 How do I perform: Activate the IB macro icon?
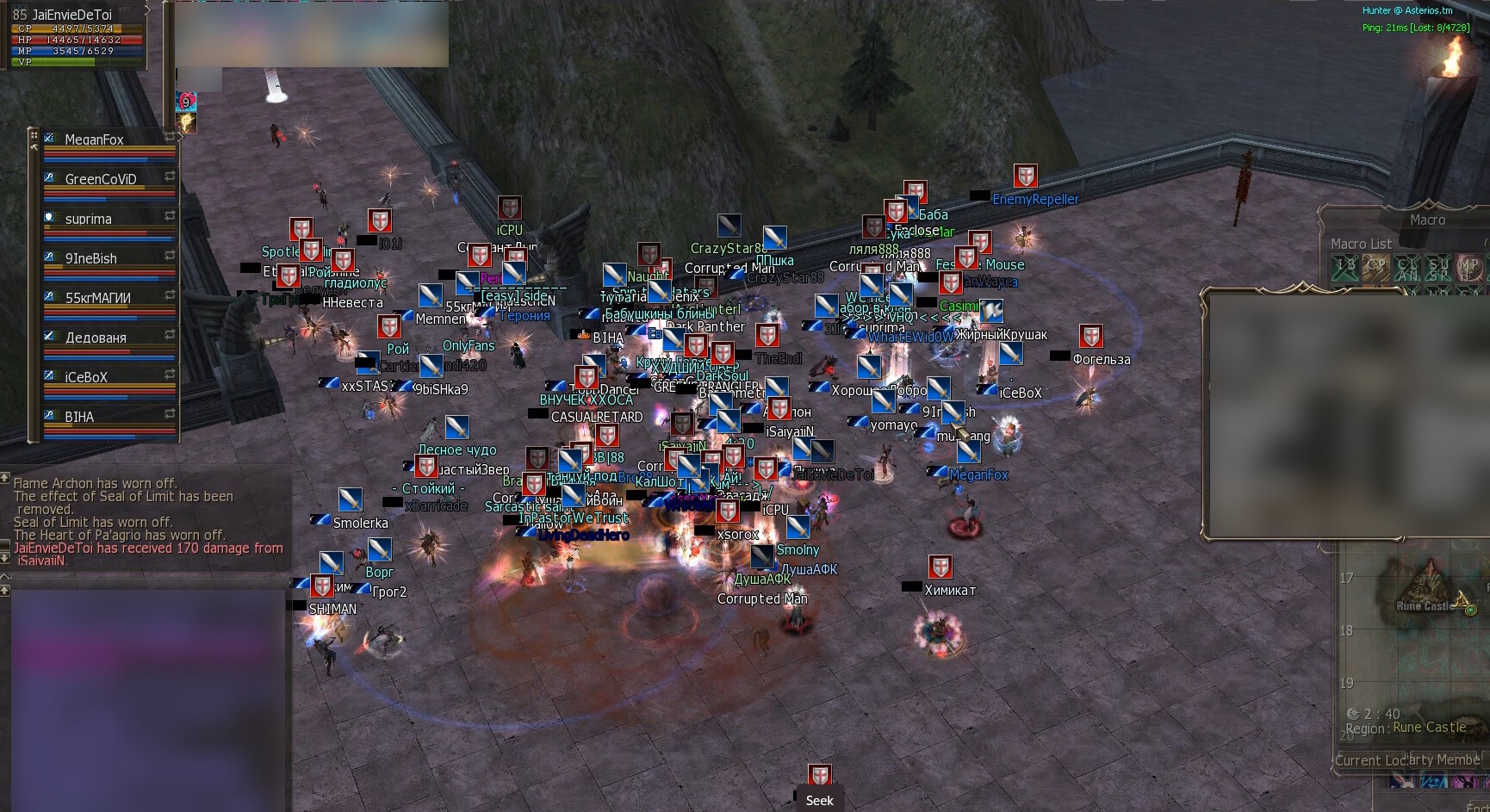(1344, 269)
